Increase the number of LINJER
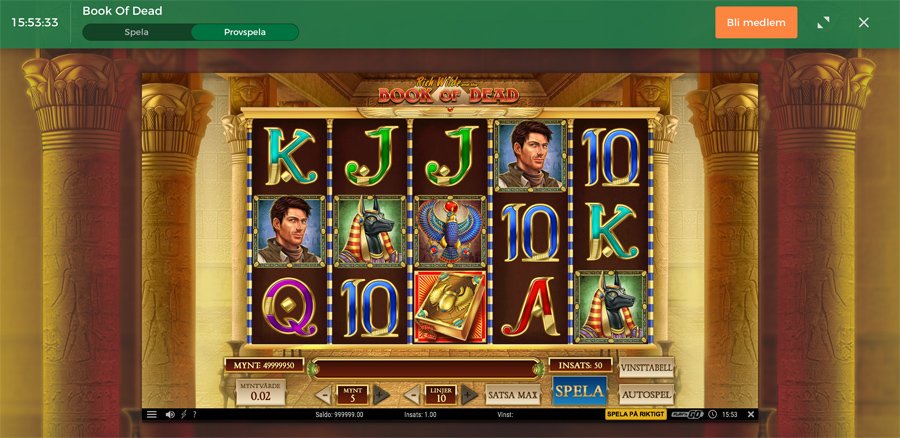900x438 pixels. 469,395
